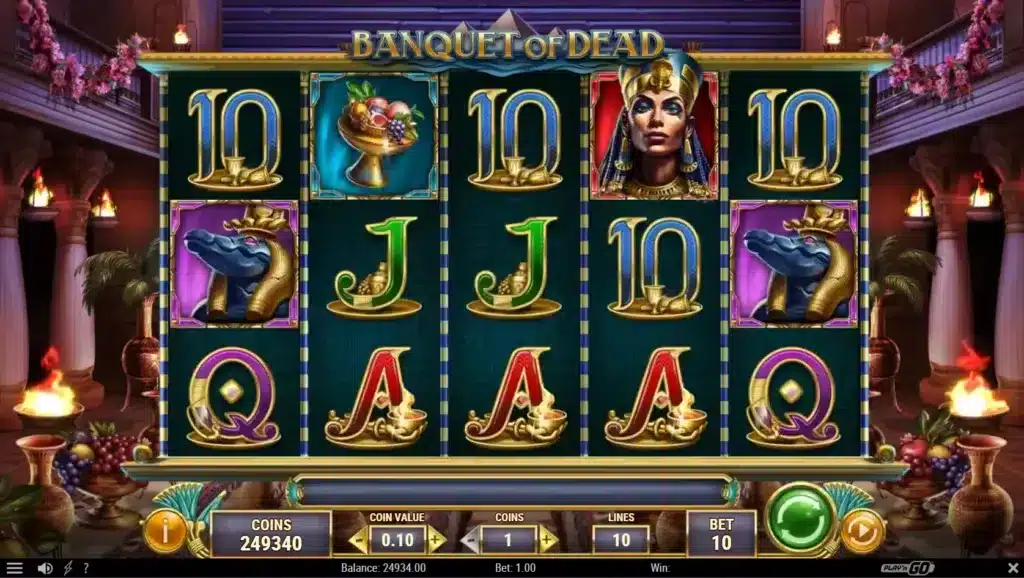
Task: Toggle the lightning fast-play option
Action: pos(67,568)
